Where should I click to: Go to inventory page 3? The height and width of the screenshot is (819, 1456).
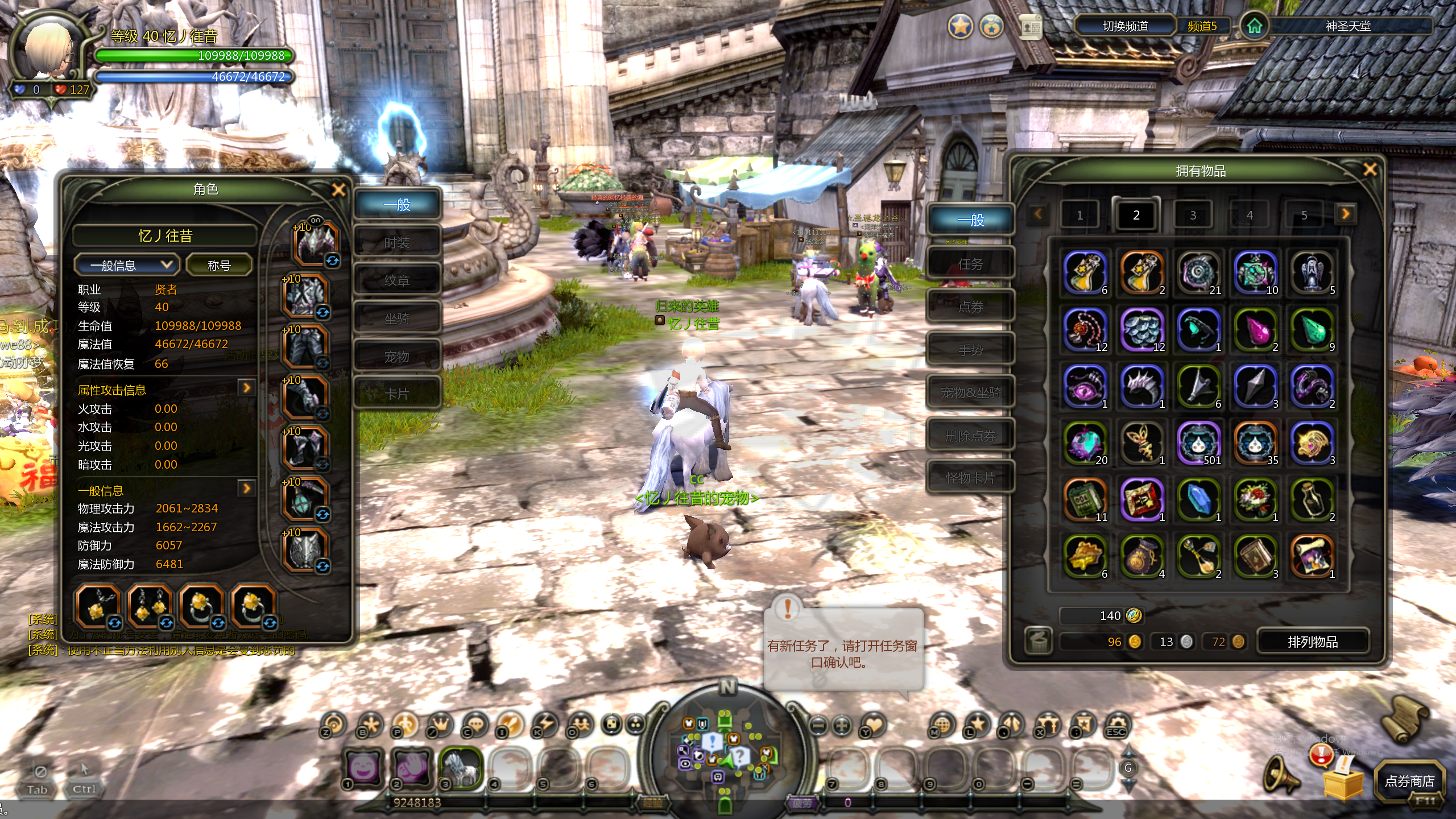[x=1193, y=215]
